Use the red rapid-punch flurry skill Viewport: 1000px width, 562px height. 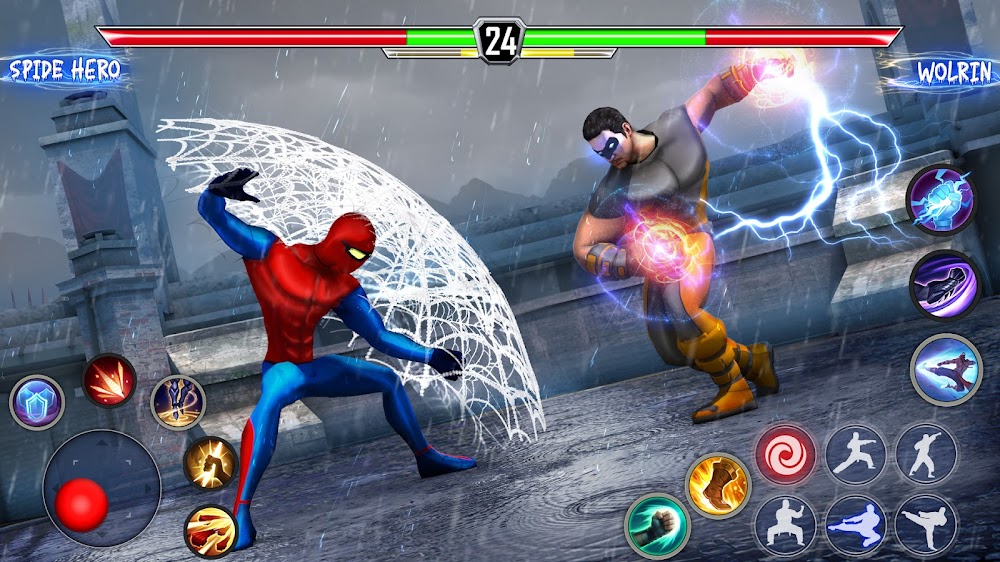pyautogui.click(x=210, y=531)
